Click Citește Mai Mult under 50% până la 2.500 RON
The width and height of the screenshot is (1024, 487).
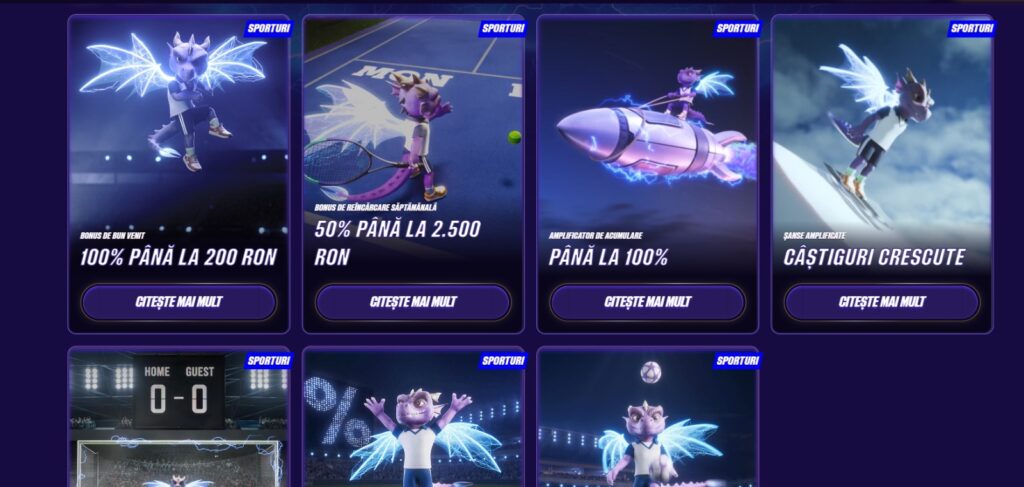point(413,302)
